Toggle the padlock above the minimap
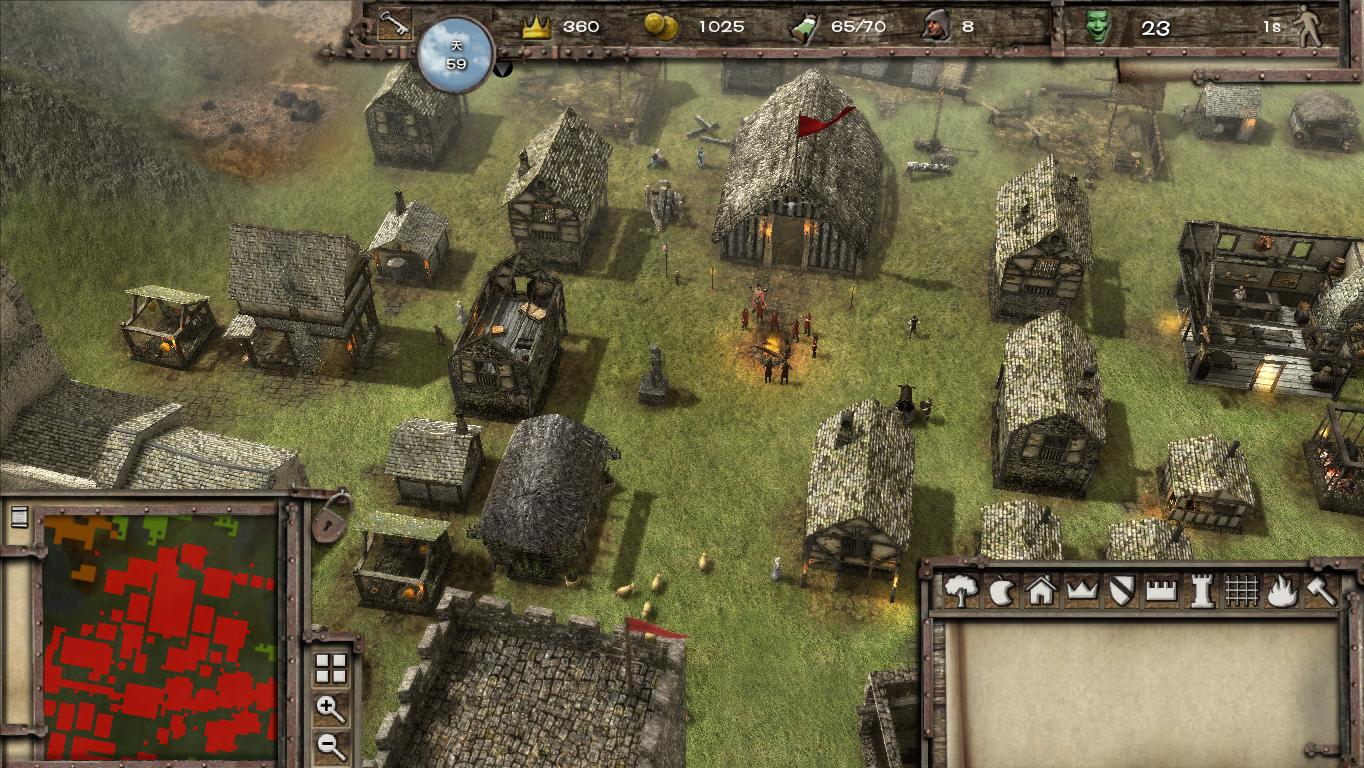Screen dimensions: 1364x768 pos(327,518)
